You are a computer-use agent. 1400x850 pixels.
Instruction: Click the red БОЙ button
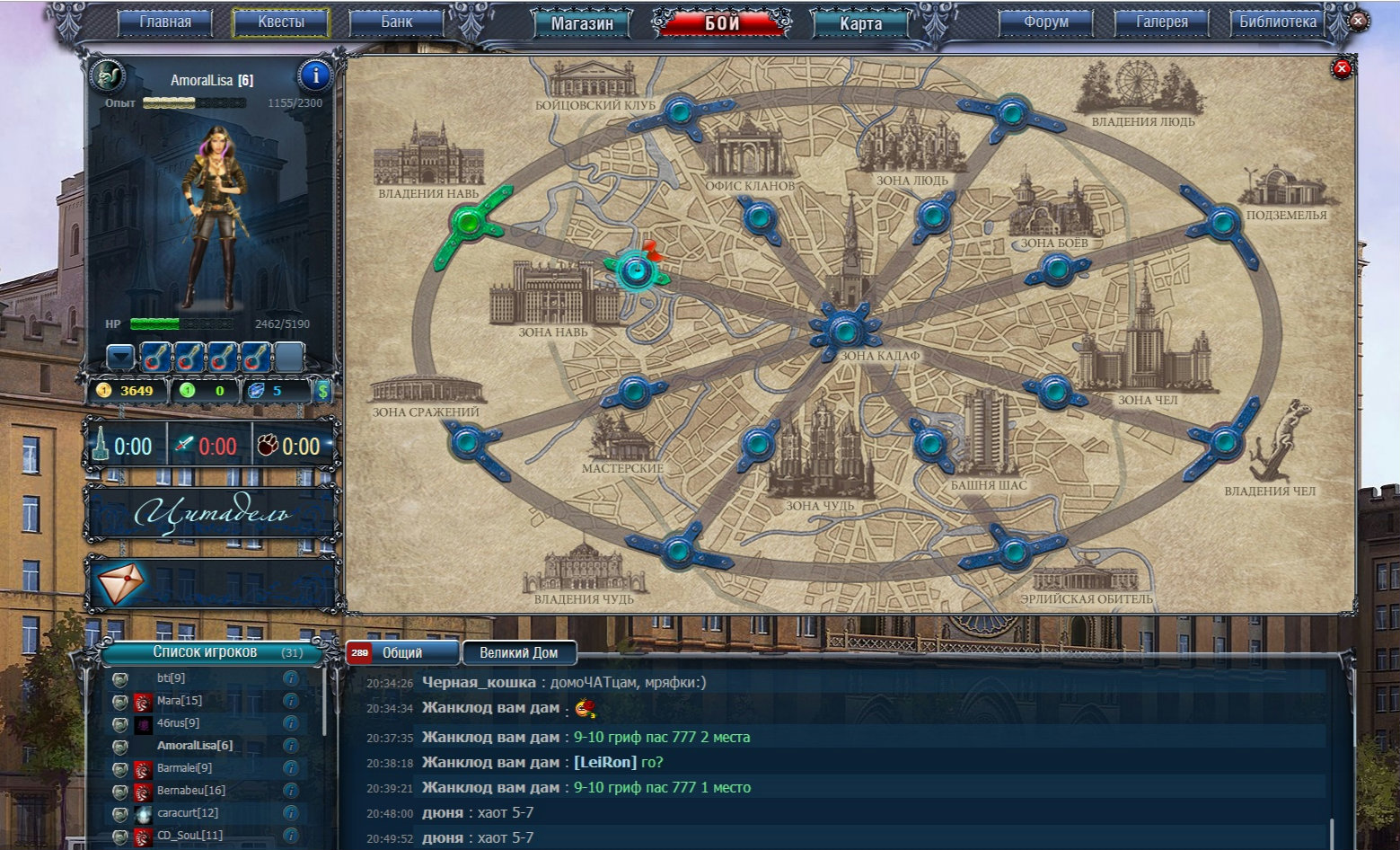click(x=722, y=23)
